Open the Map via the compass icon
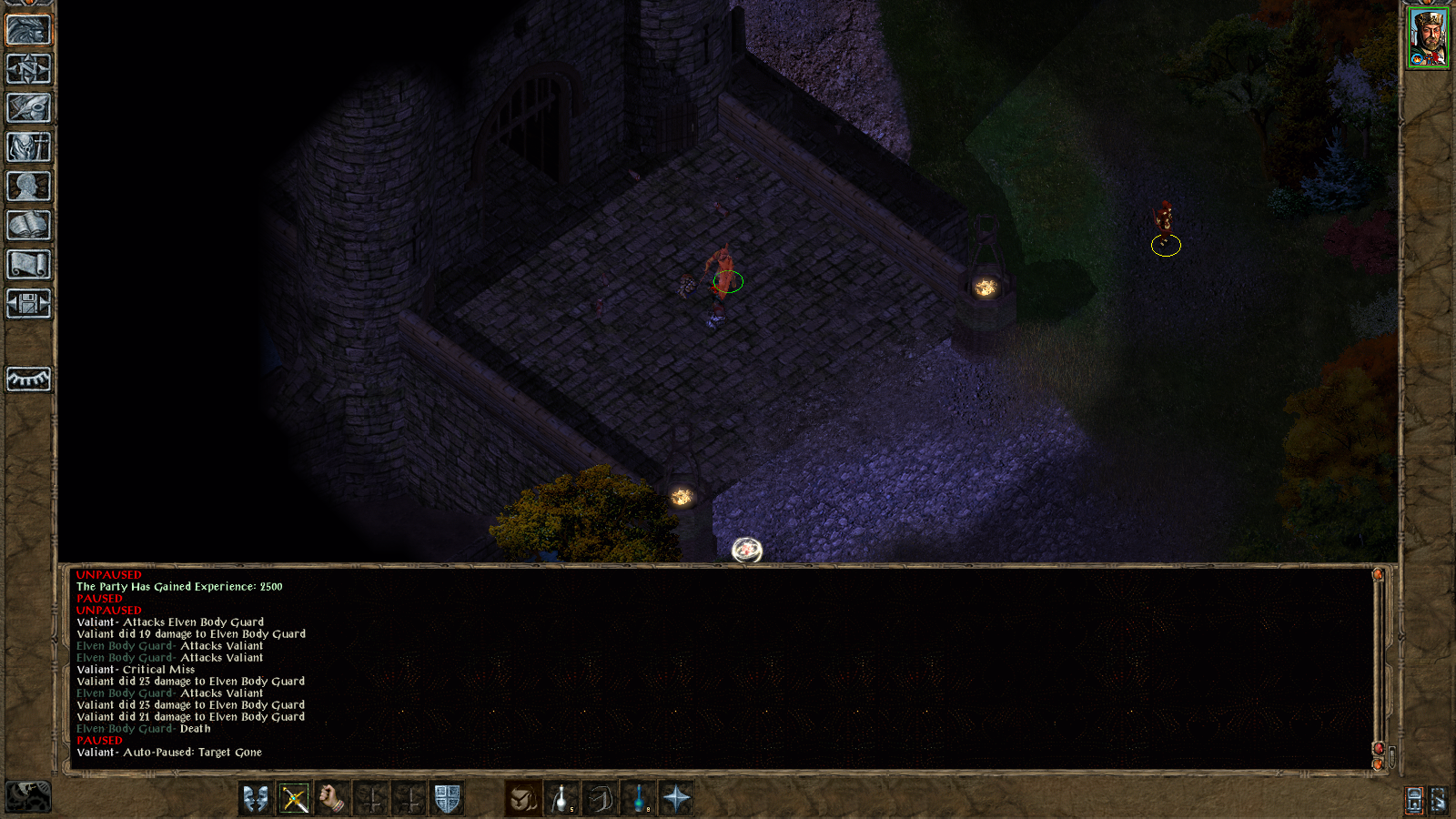 pyautogui.click(x=27, y=66)
